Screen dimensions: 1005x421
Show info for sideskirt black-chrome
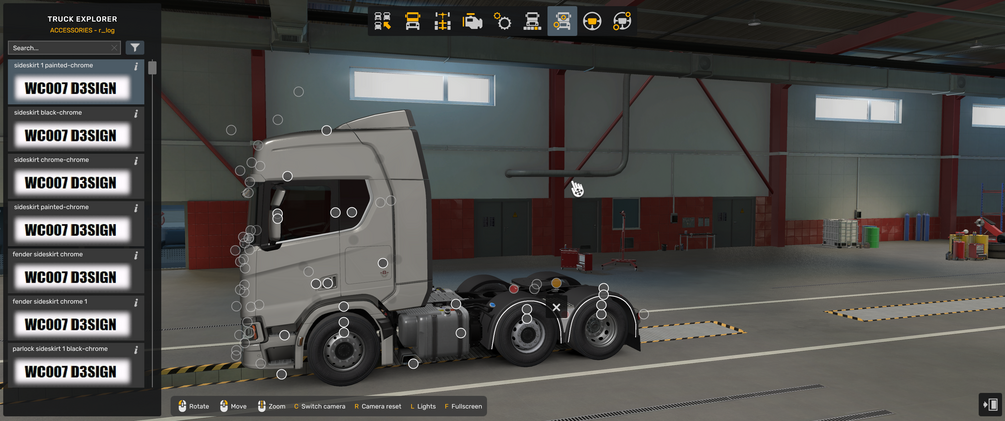pyautogui.click(x=136, y=113)
